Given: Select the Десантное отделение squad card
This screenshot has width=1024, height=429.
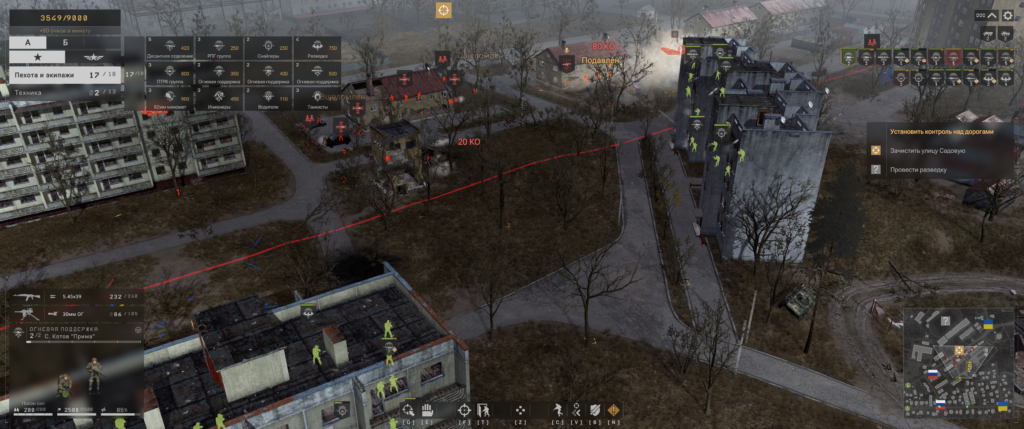Looking at the screenshot, I should click(167, 48).
